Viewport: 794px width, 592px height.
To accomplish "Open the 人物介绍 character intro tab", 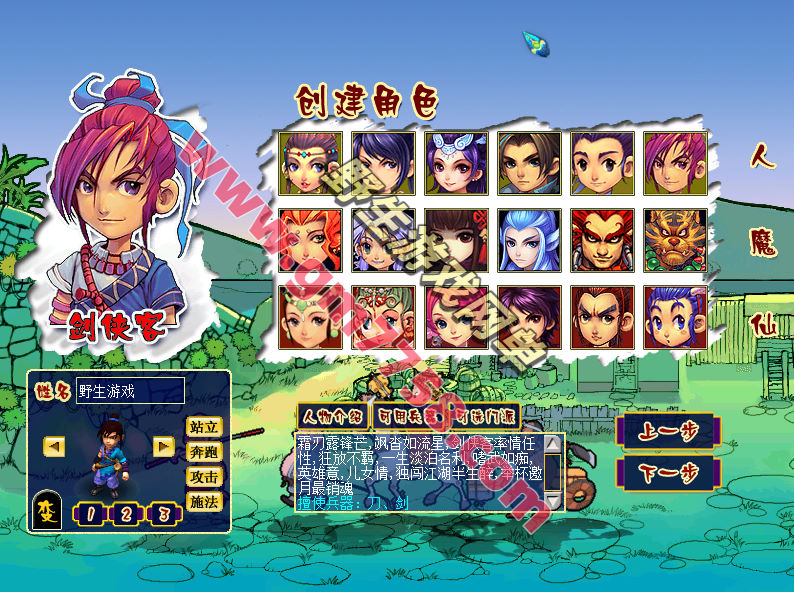I will click(x=331, y=416).
